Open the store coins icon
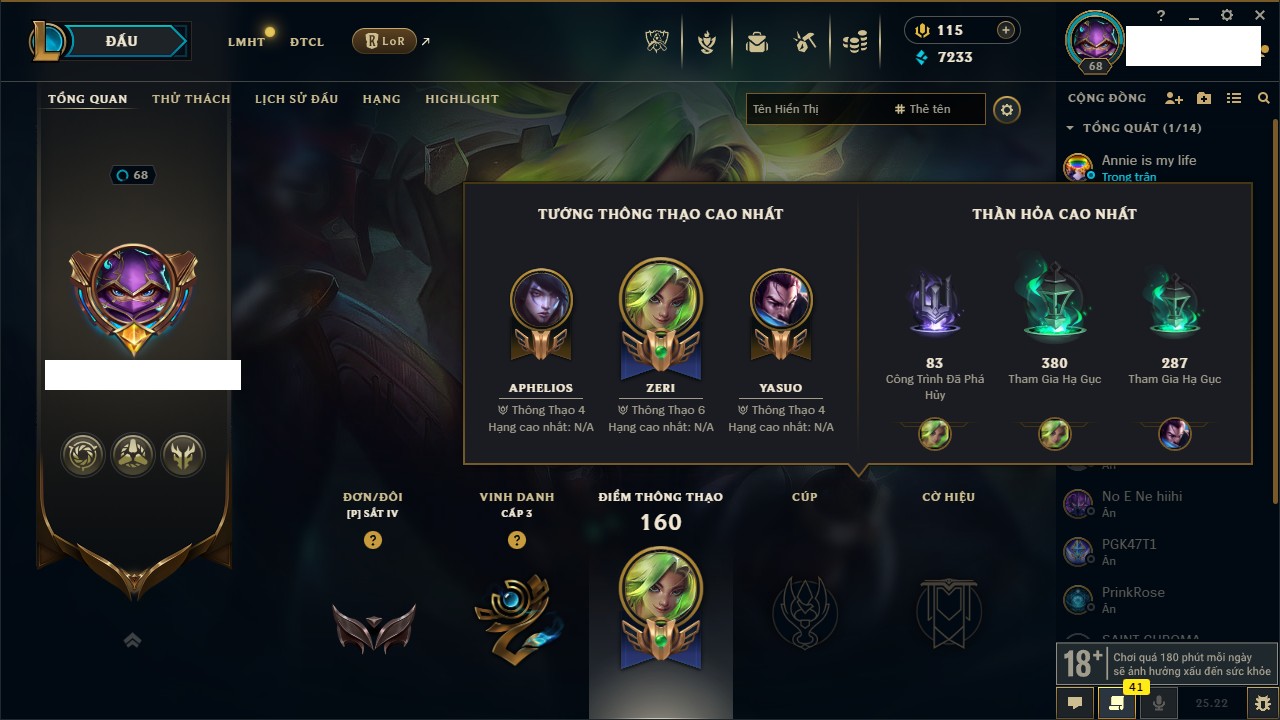The width and height of the screenshot is (1280, 720). [854, 42]
